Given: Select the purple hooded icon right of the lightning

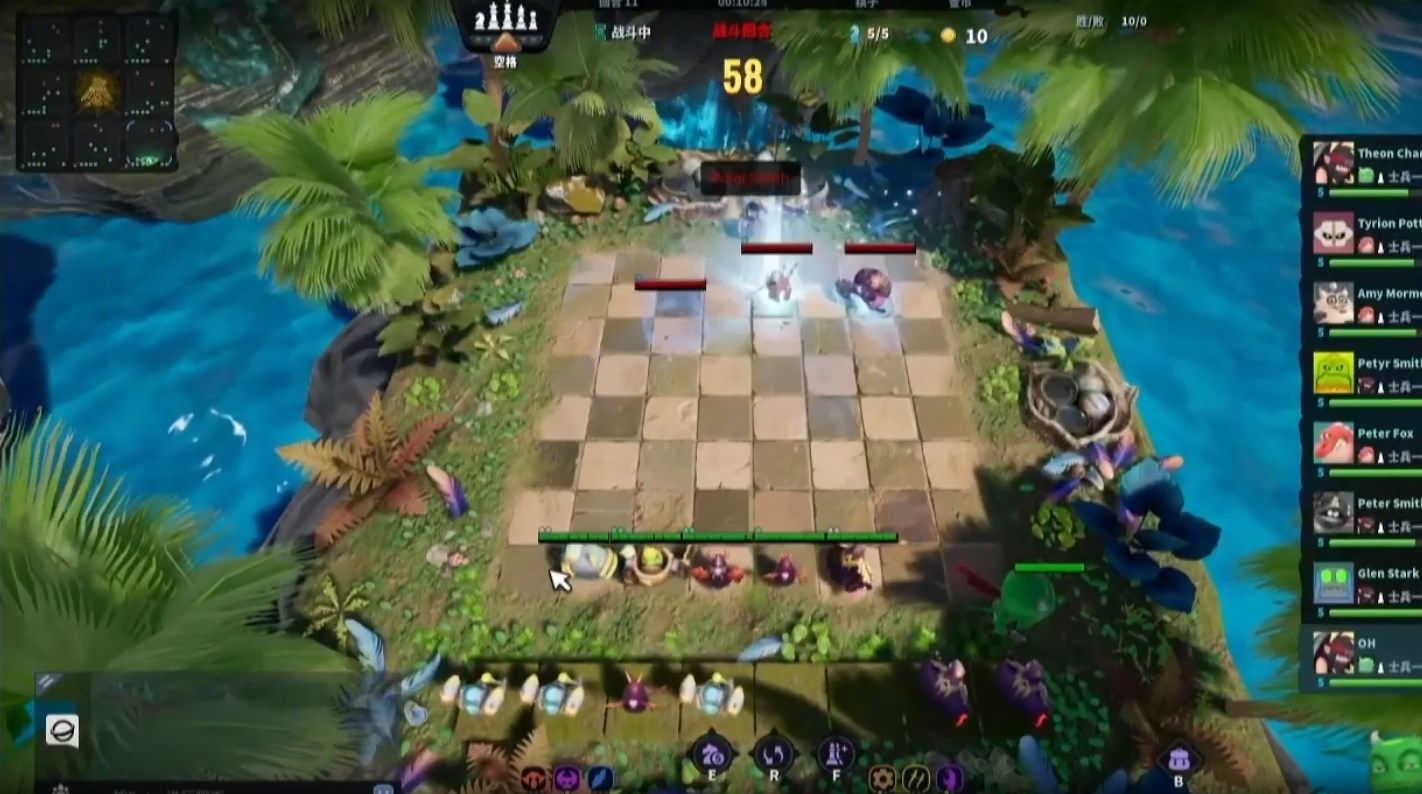Looking at the screenshot, I should point(947,777).
